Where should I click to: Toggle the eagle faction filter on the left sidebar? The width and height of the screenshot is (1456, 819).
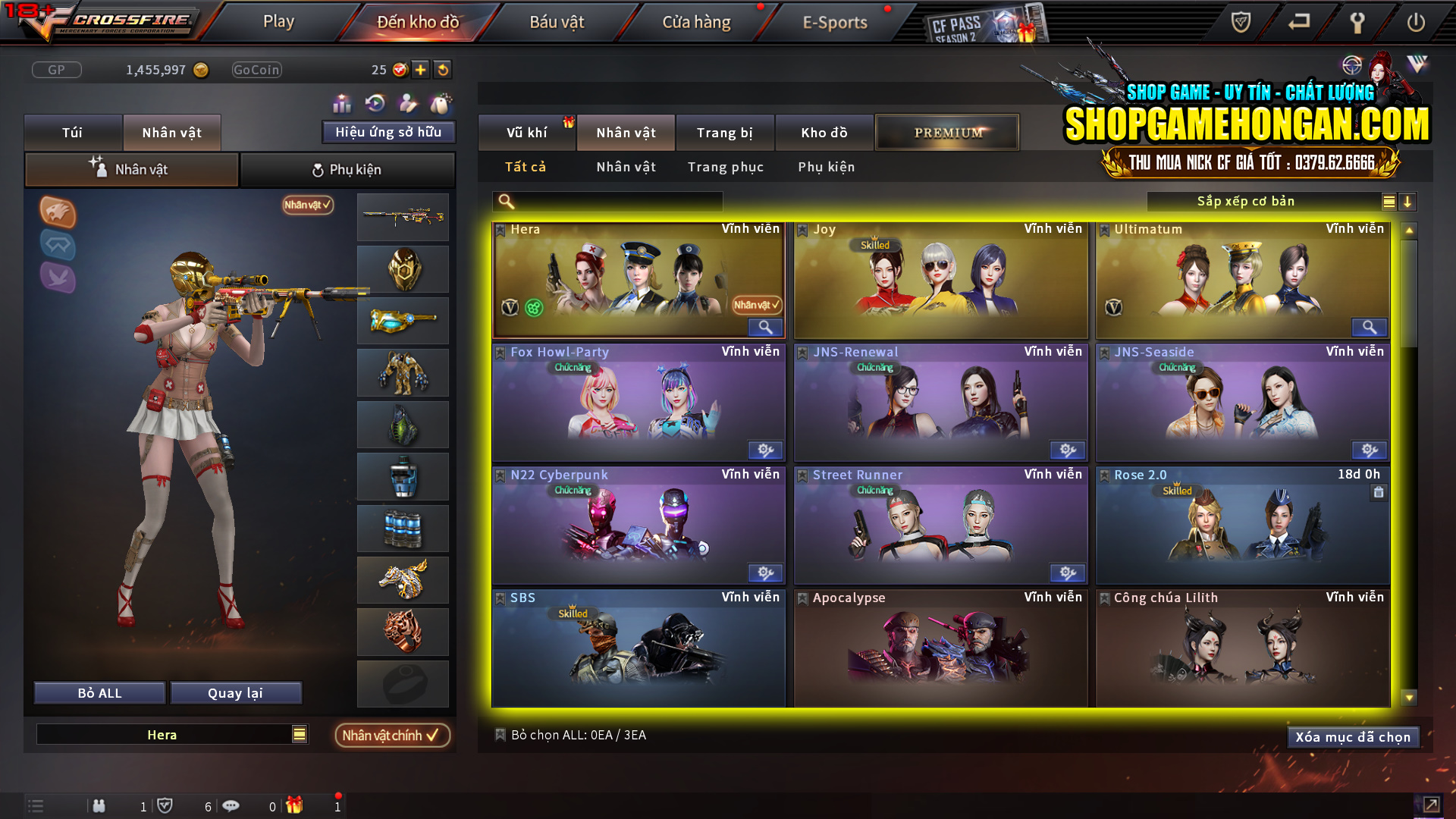tap(57, 214)
